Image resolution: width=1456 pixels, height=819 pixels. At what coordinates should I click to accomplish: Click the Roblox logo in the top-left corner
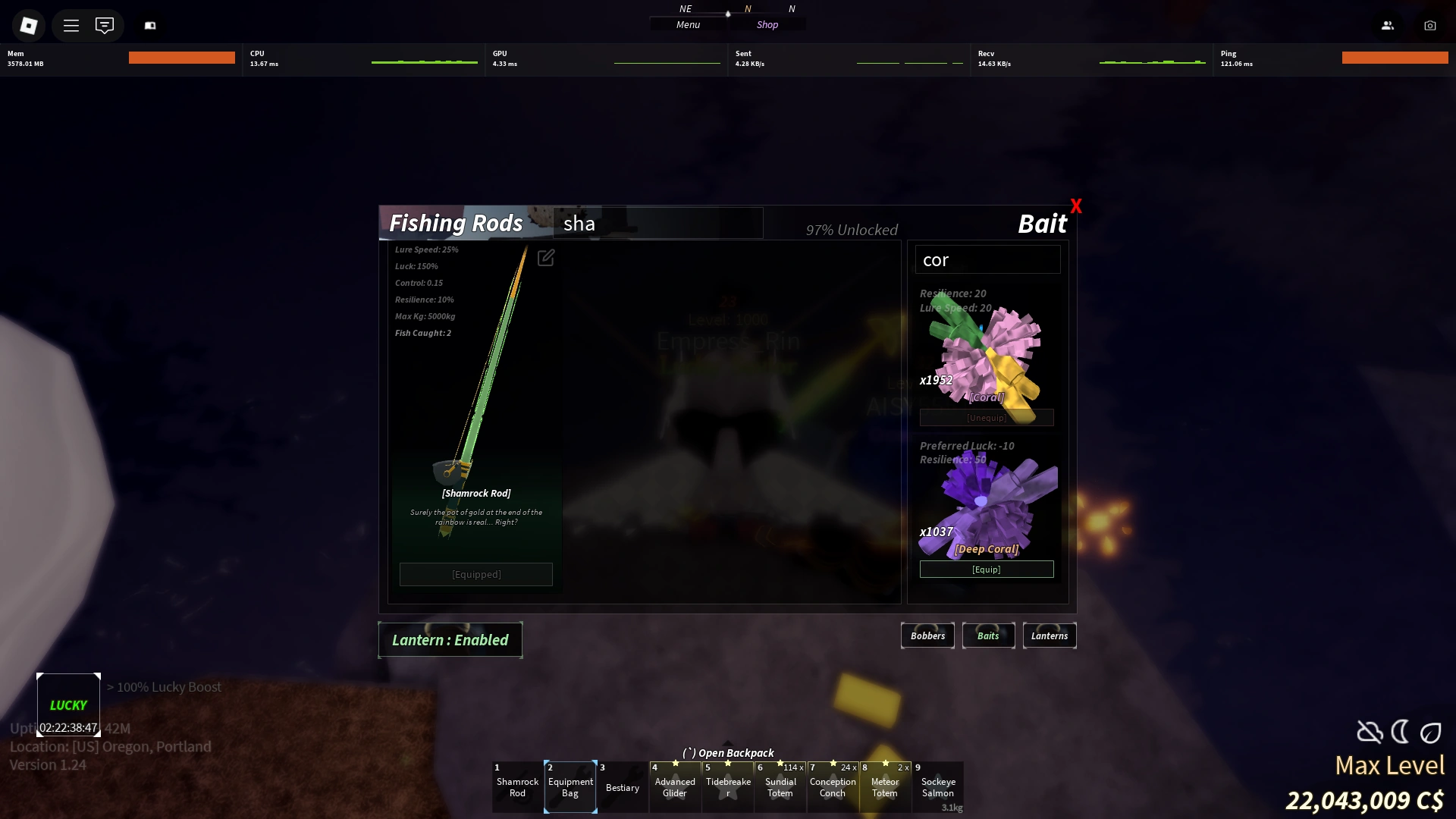28,25
